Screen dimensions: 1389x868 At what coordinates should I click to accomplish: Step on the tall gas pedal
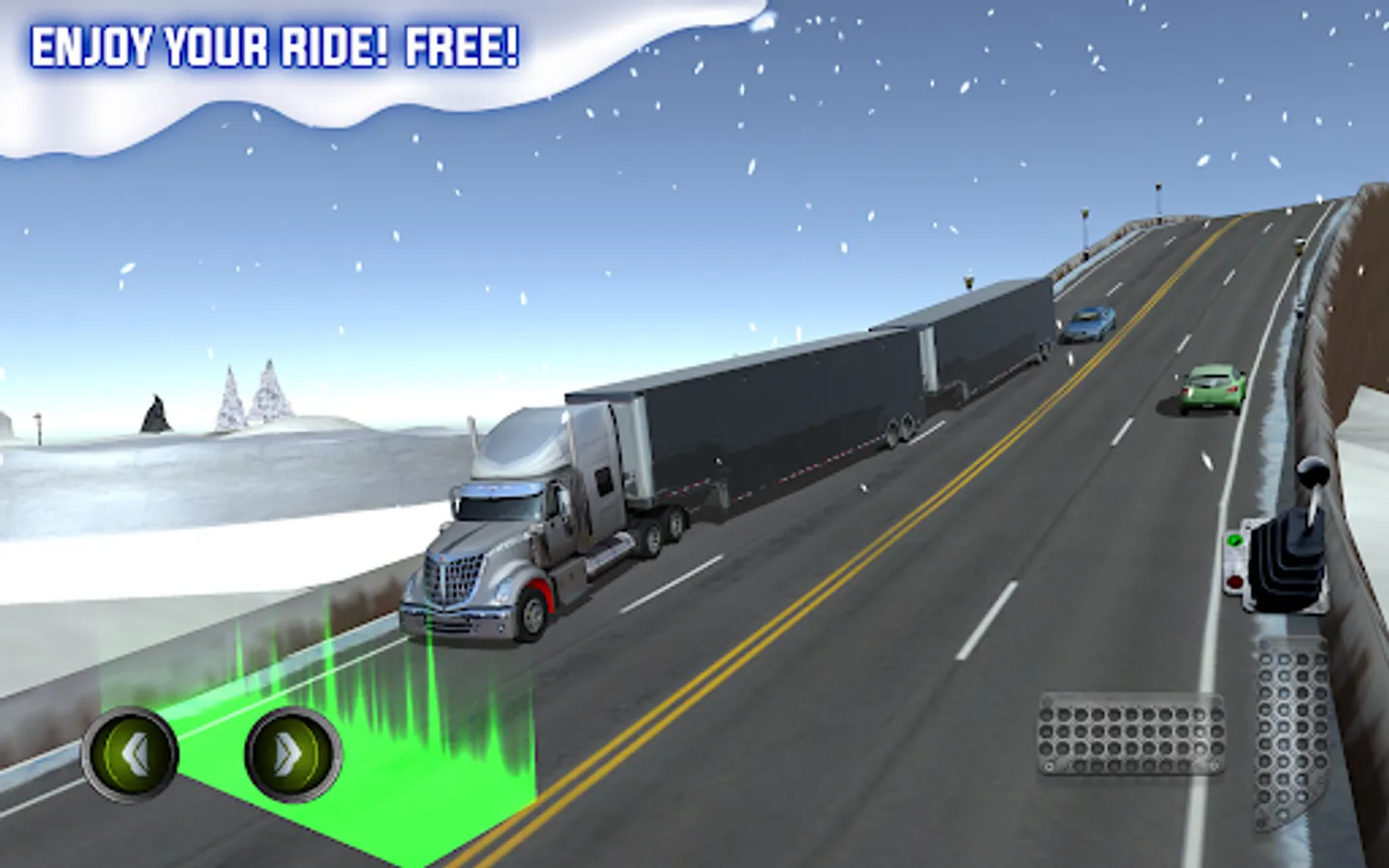pyautogui.click(x=1293, y=733)
